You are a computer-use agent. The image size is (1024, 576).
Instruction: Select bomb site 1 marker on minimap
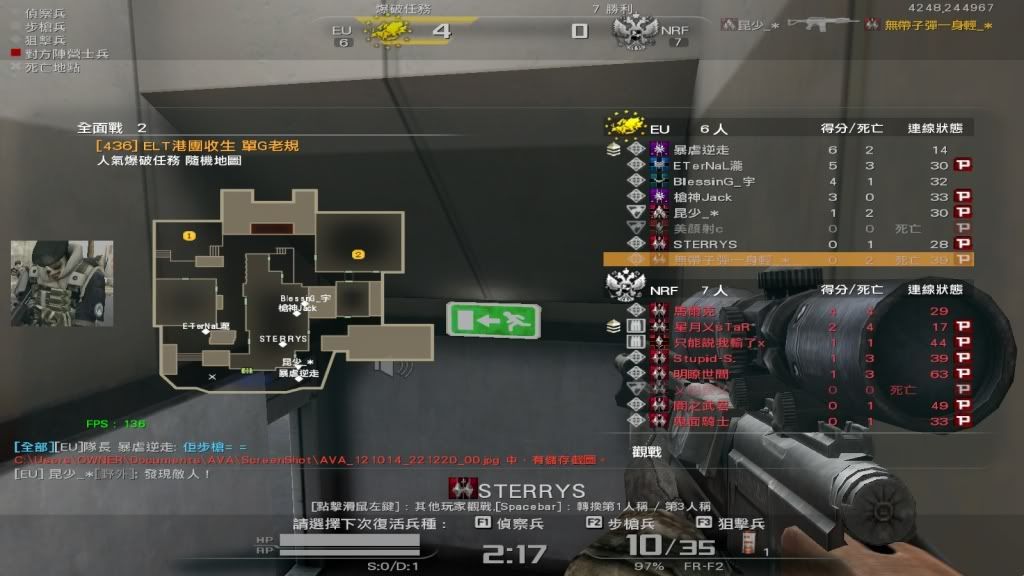coord(188,236)
